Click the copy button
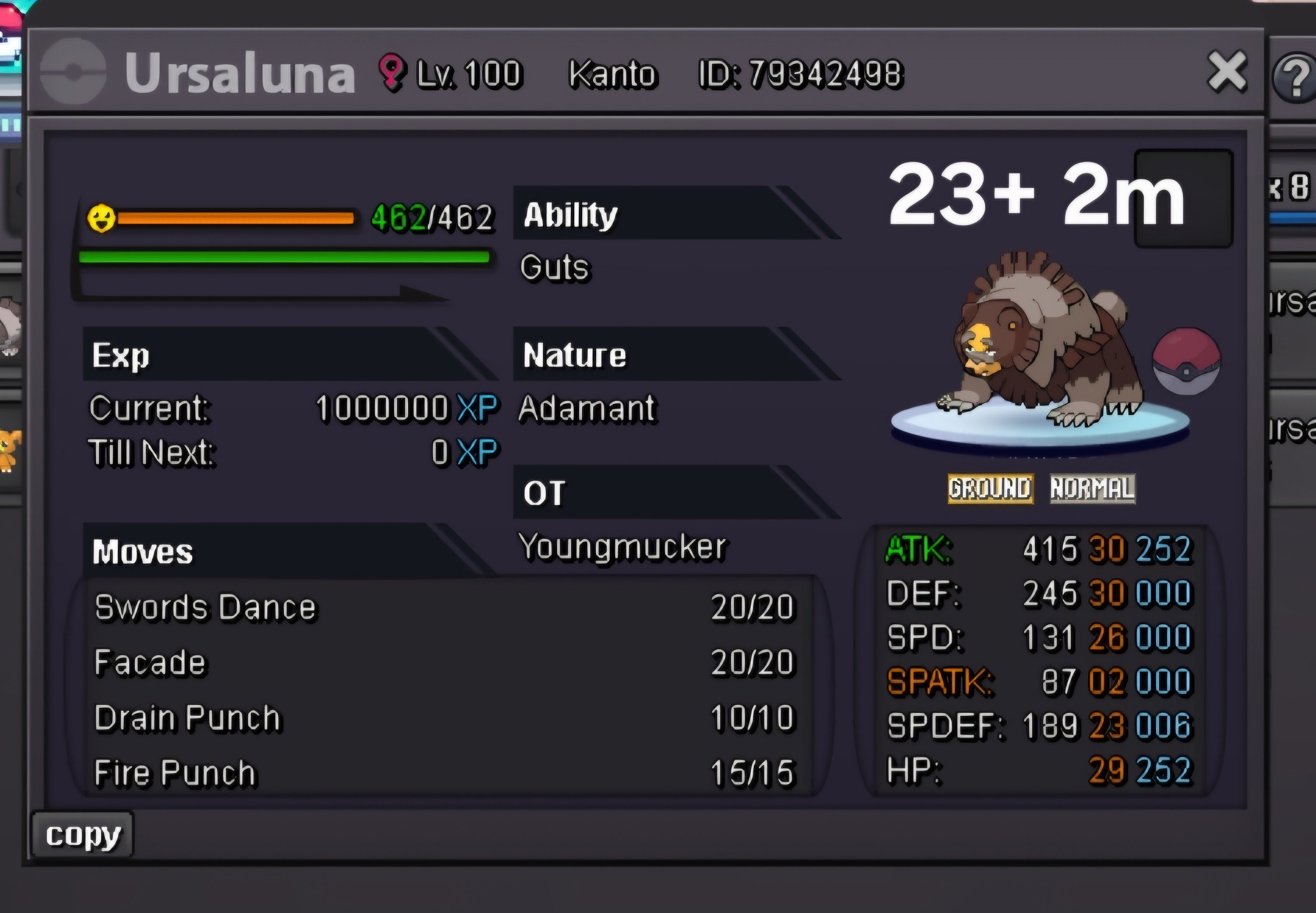This screenshot has height=913, width=1316. coord(83,835)
